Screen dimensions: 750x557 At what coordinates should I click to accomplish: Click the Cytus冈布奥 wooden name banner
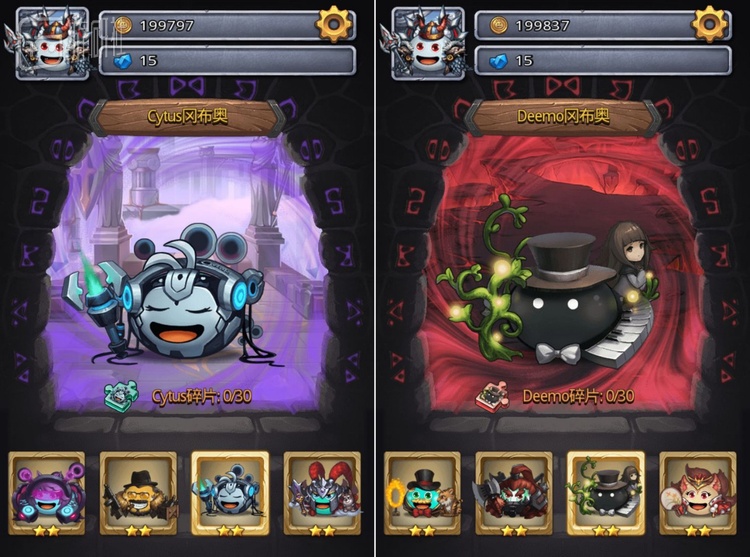coord(188,117)
